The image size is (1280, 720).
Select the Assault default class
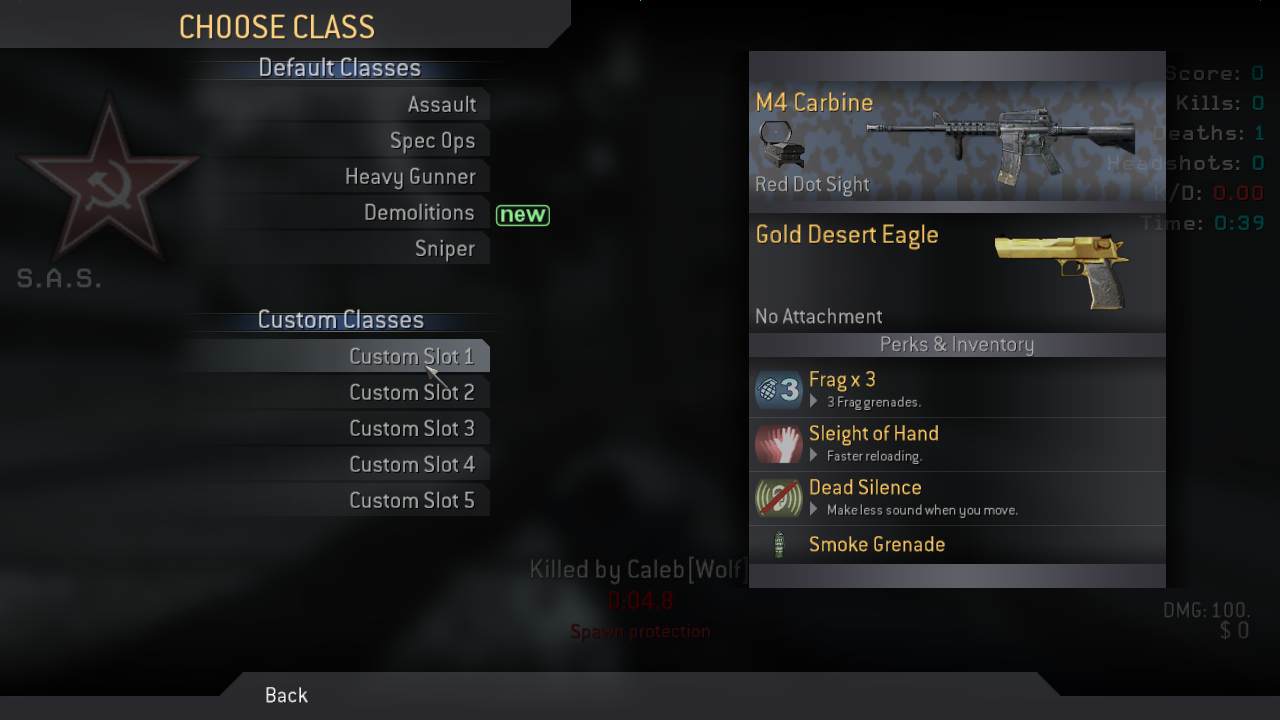(441, 105)
